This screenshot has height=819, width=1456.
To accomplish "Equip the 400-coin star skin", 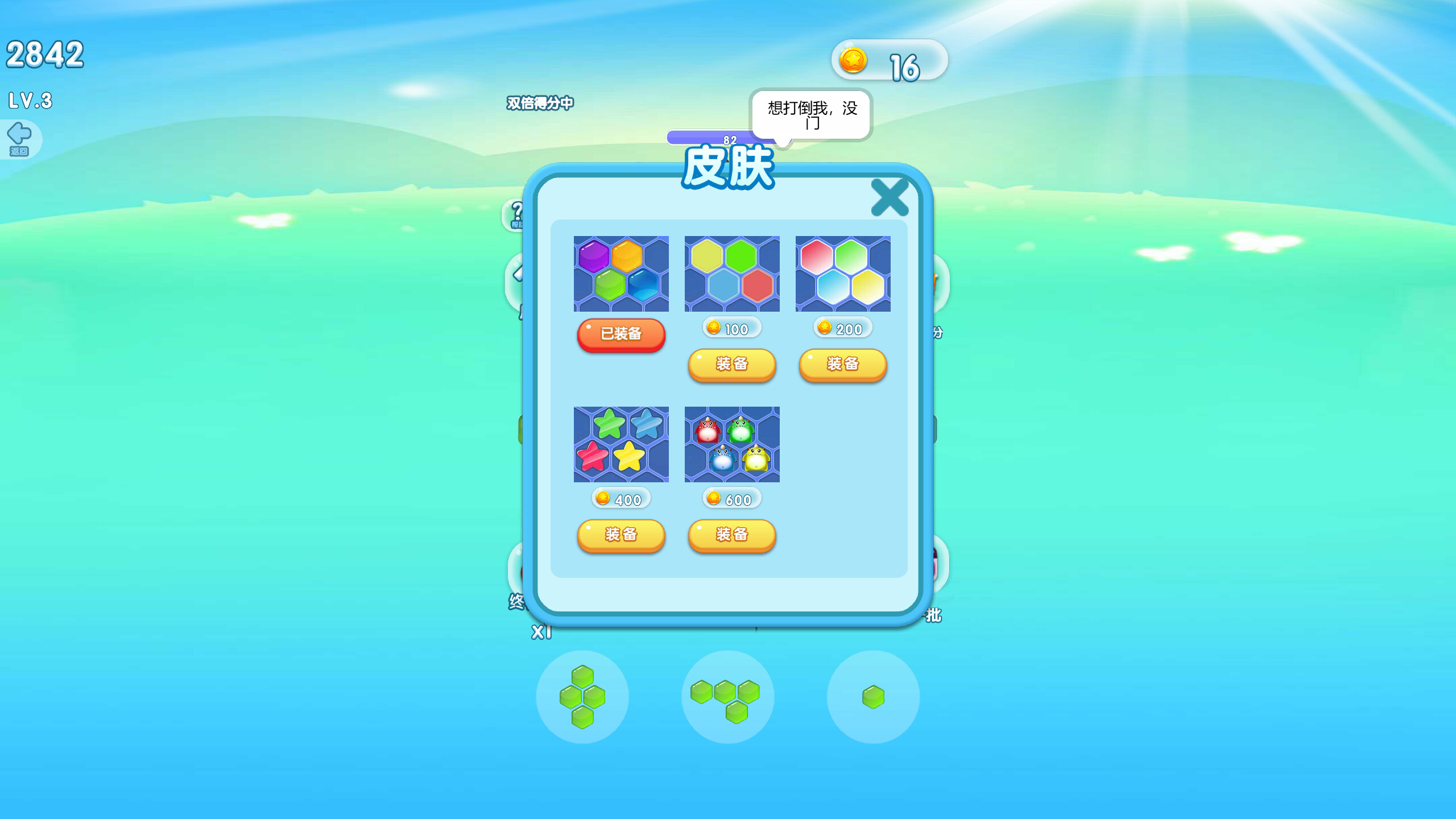I will click(x=621, y=535).
